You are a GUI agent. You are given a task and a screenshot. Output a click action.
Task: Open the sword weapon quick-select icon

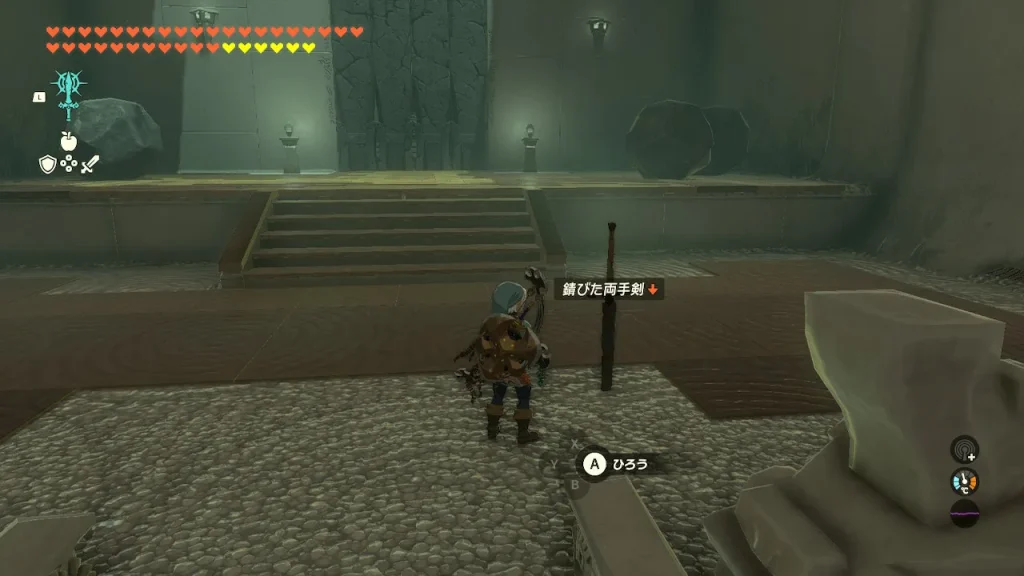point(90,164)
